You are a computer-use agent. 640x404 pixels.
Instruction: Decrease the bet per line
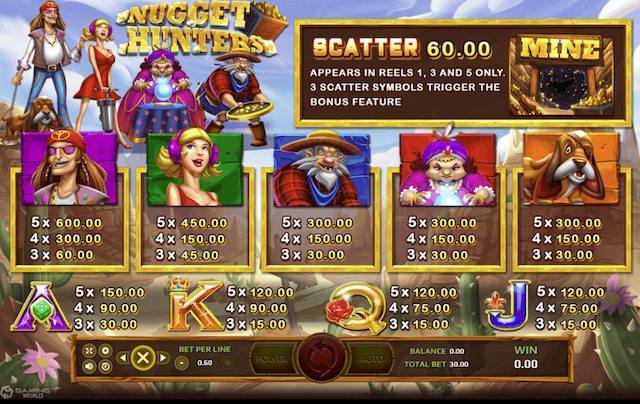click(182, 362)
